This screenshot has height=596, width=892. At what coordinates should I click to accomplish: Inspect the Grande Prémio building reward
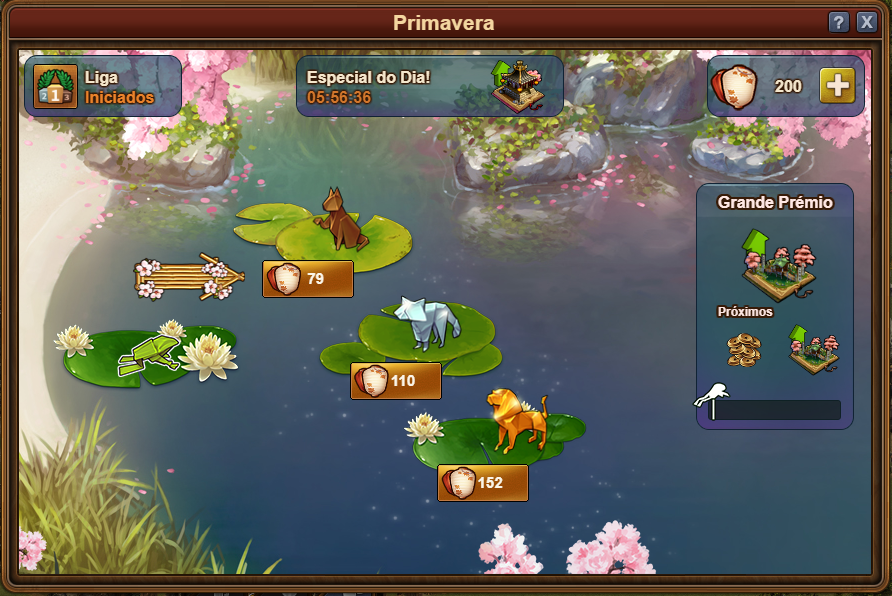click(778, 264)
